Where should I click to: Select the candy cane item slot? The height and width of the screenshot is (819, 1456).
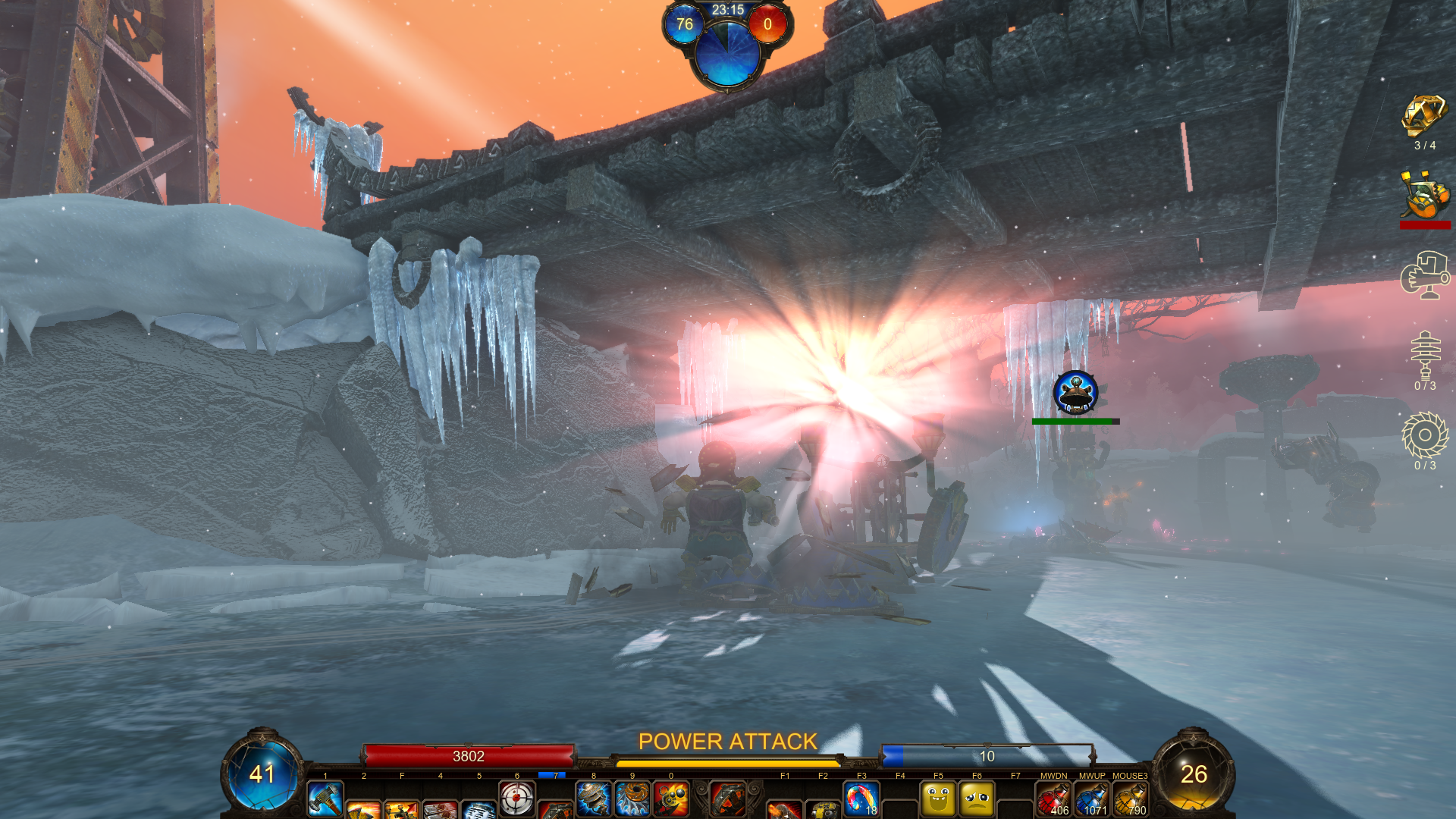point(861,799)
